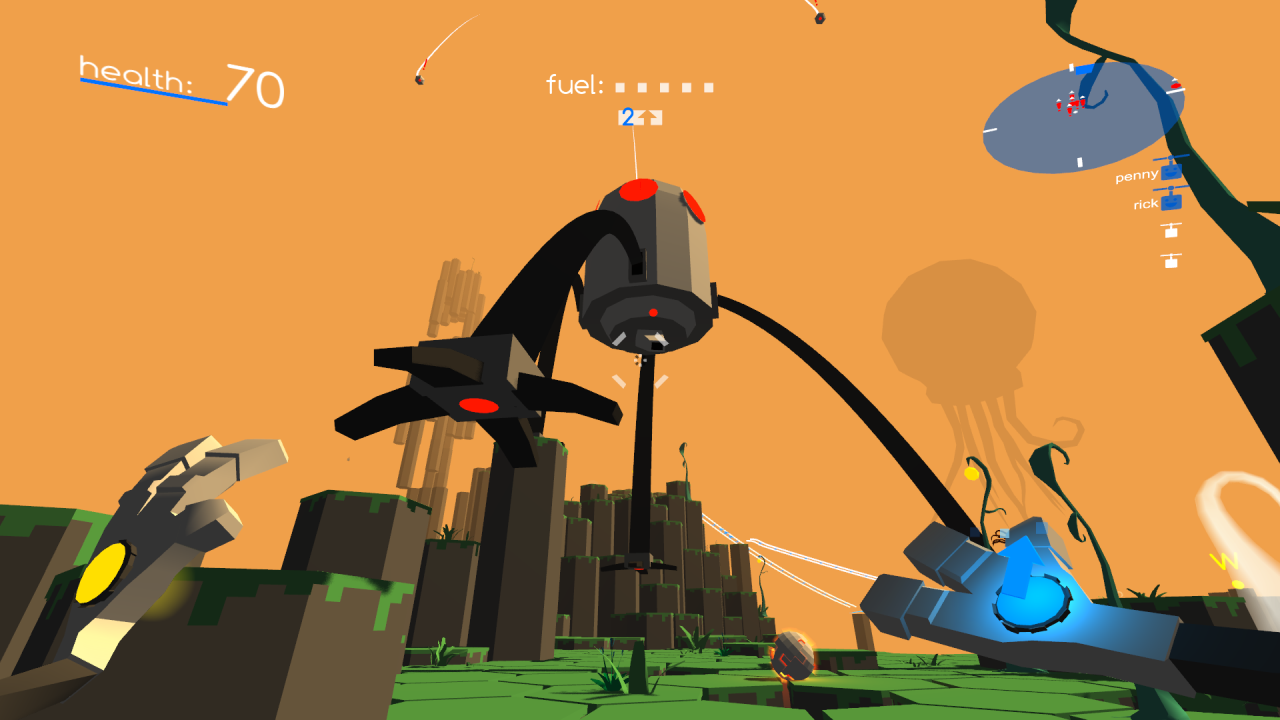1280x720 pixels.
Task: Click the oval radar minimap
Action: tap(1084, 118)
